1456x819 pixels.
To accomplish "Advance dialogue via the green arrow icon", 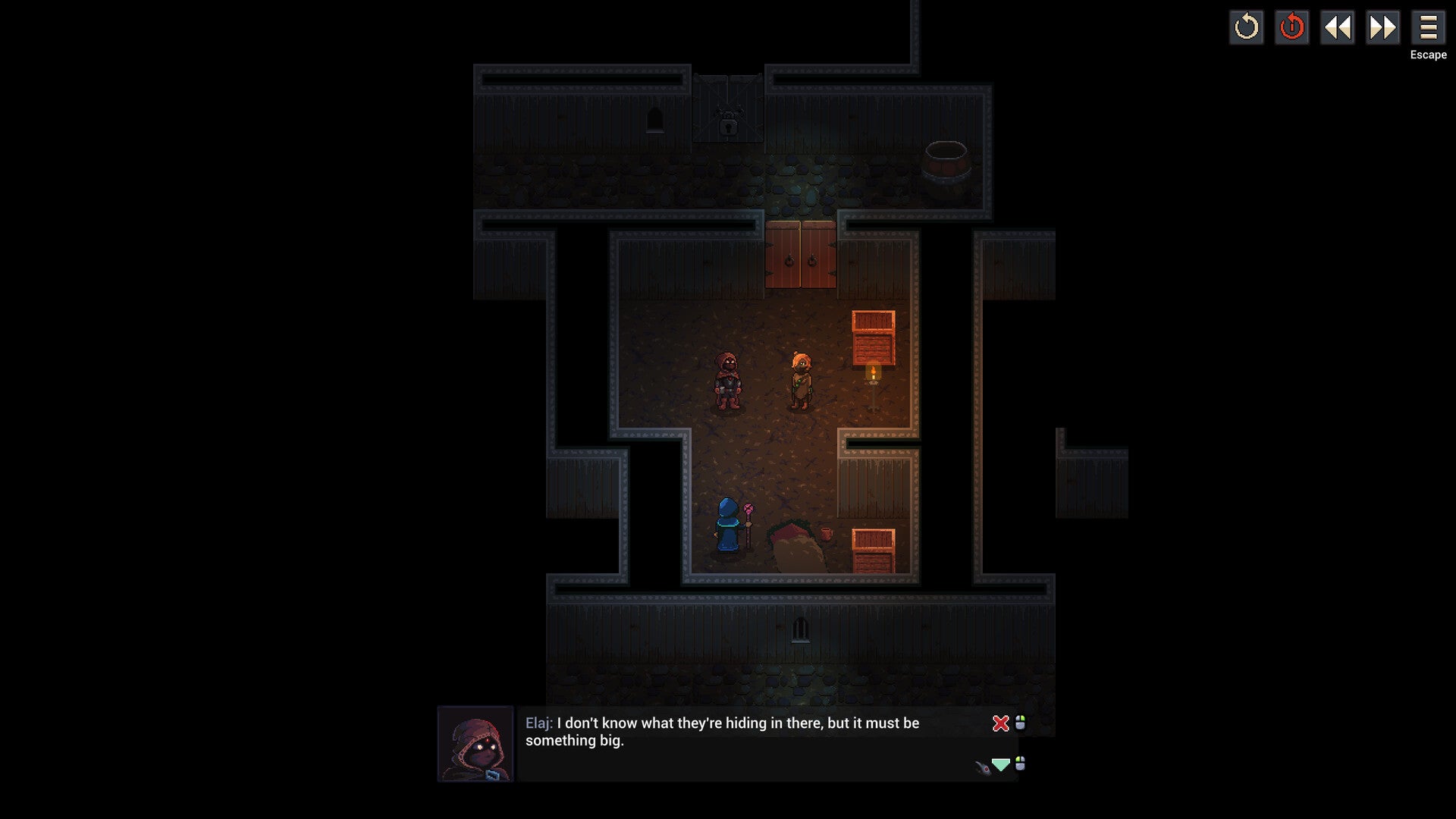I will [1000, 766].
